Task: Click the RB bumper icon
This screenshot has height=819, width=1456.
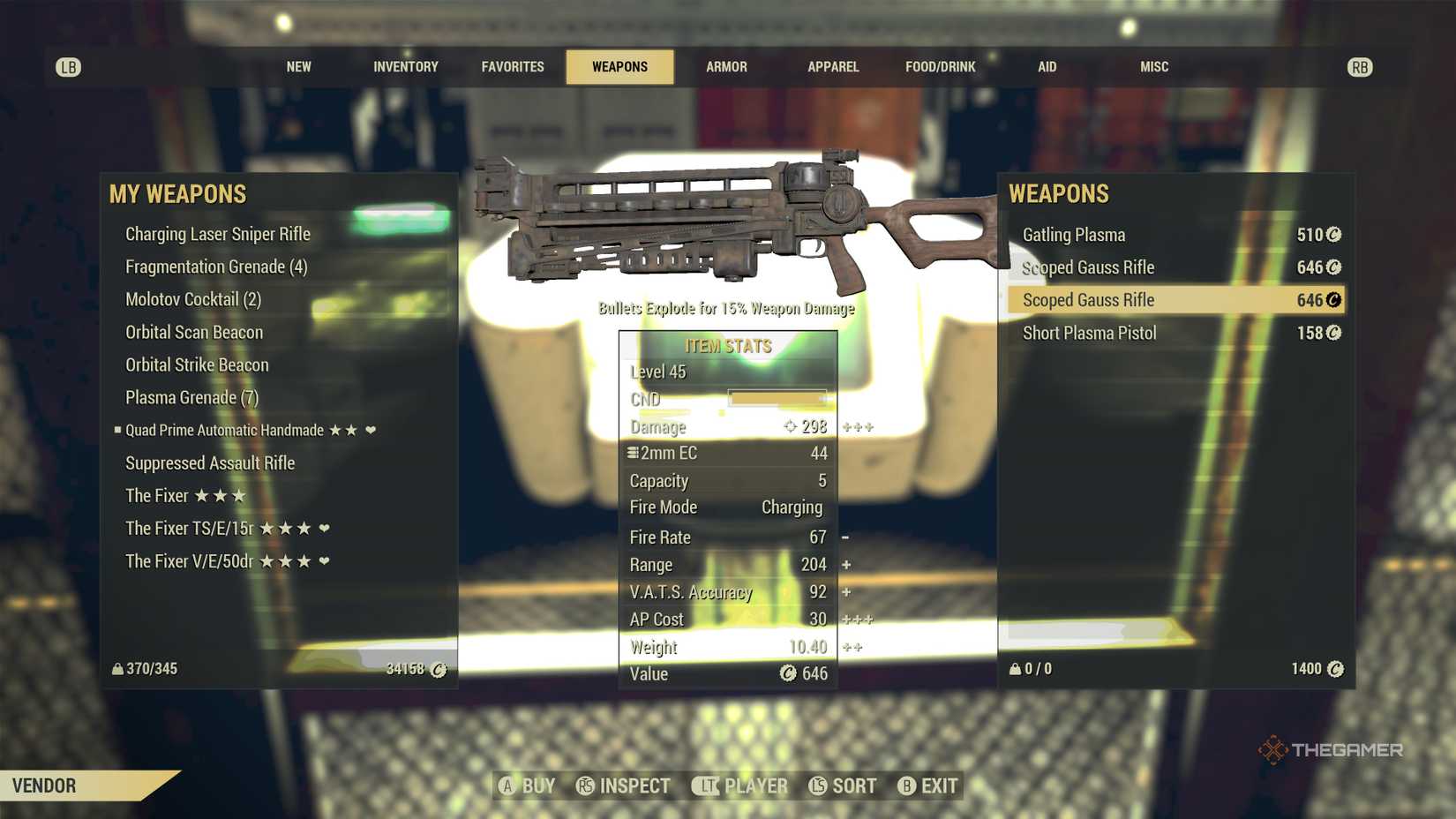Action: tap(1360, 66)
